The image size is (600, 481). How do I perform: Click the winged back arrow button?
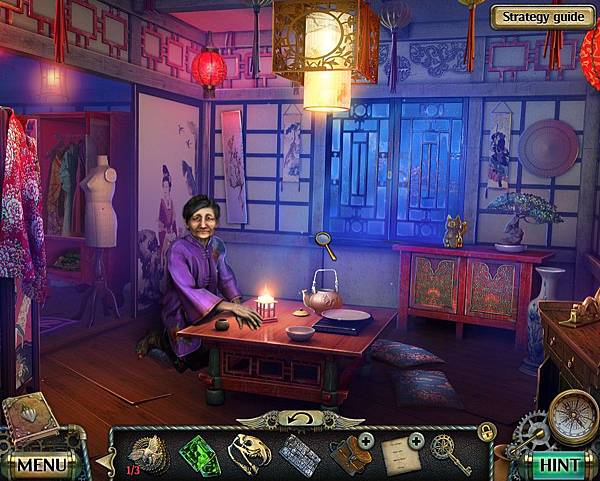pyautogui.click(x=300, y=418)
